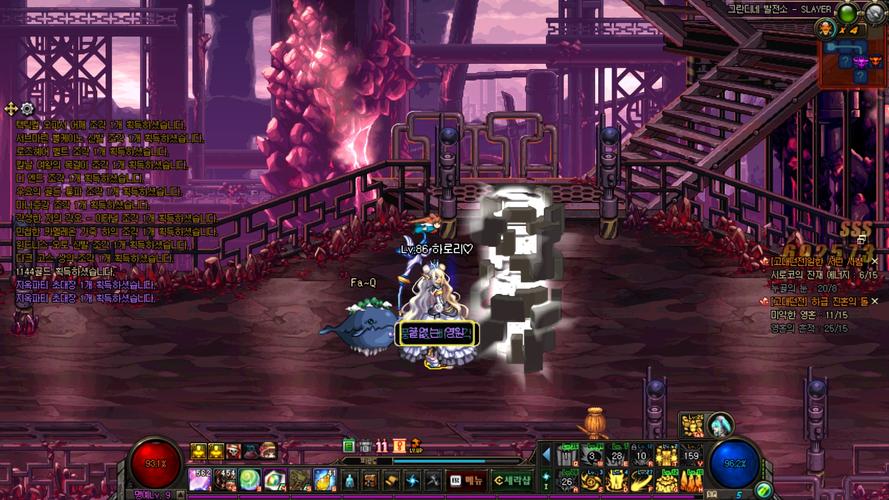
Task: Click the dungeon room minimap
Action: point(854,61)
